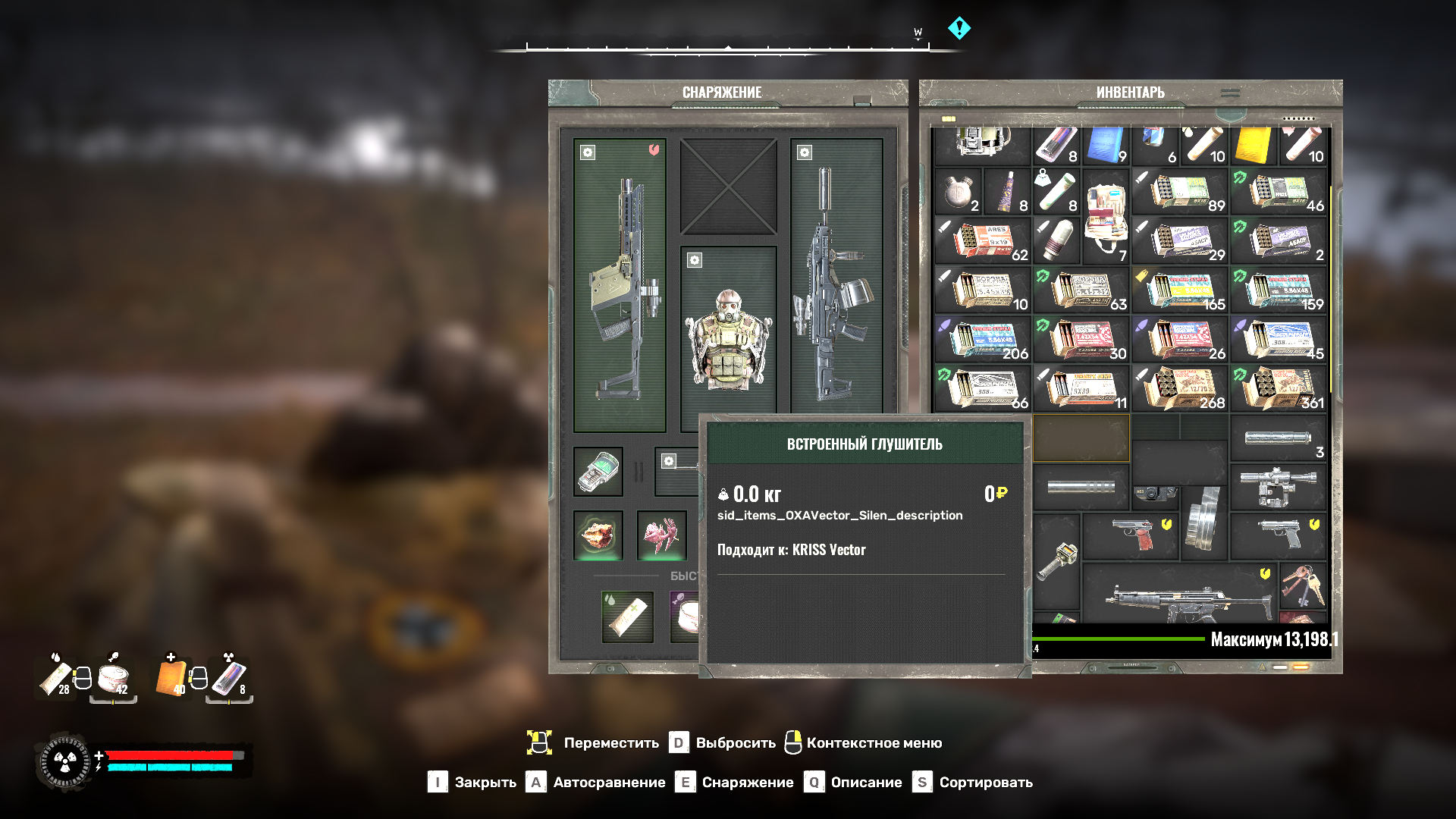Pick the 7.62x54 ammo box with 30 rounds
The height and width of the screenshot is (819, 1456).
[1081, 339]
